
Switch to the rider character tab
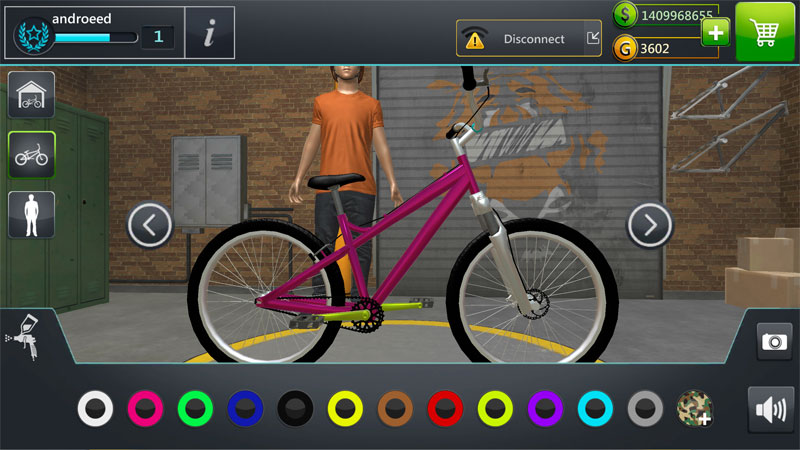click(x=31, y=214)
